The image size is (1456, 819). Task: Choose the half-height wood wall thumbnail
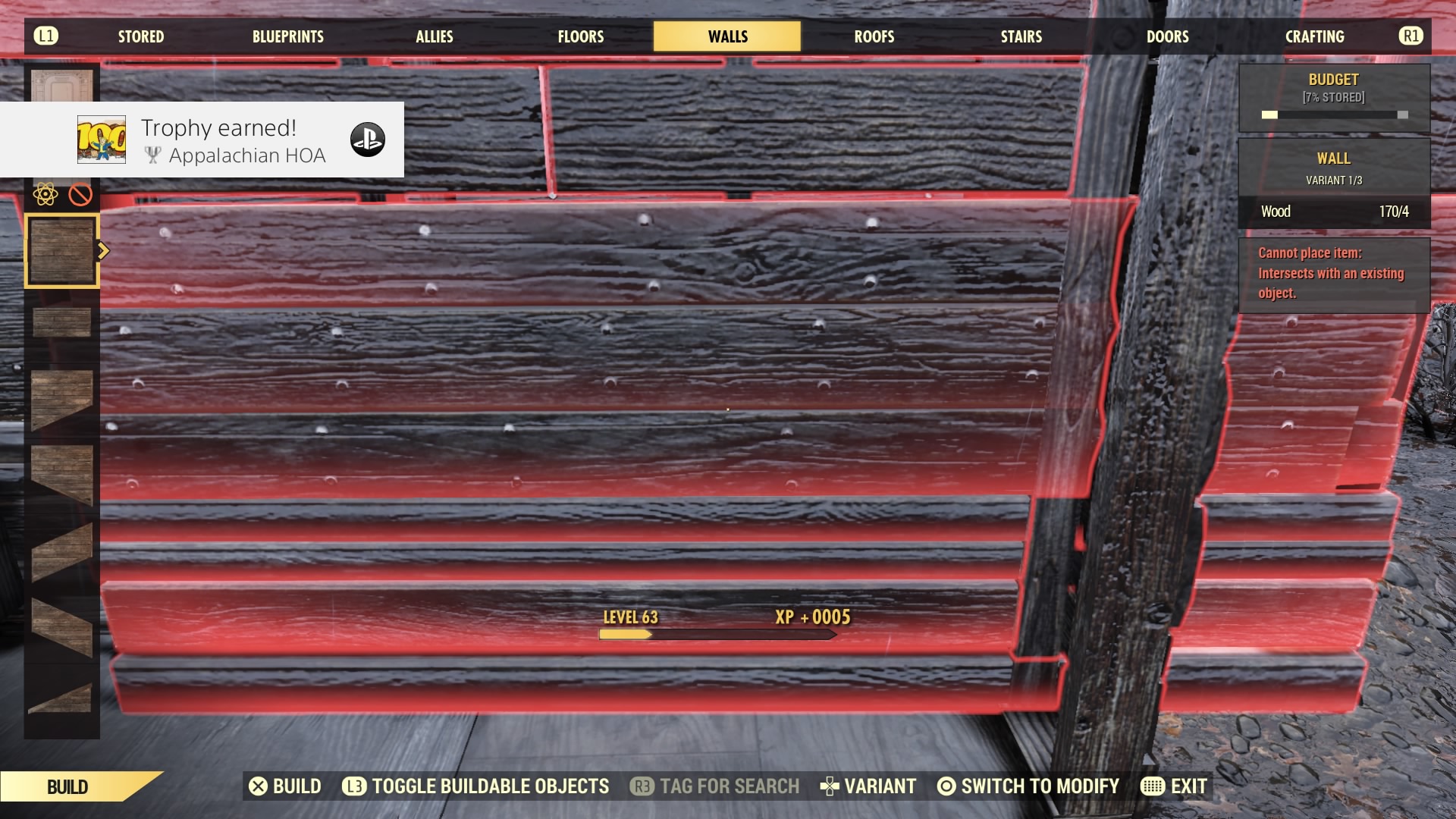tap(61, 322)
